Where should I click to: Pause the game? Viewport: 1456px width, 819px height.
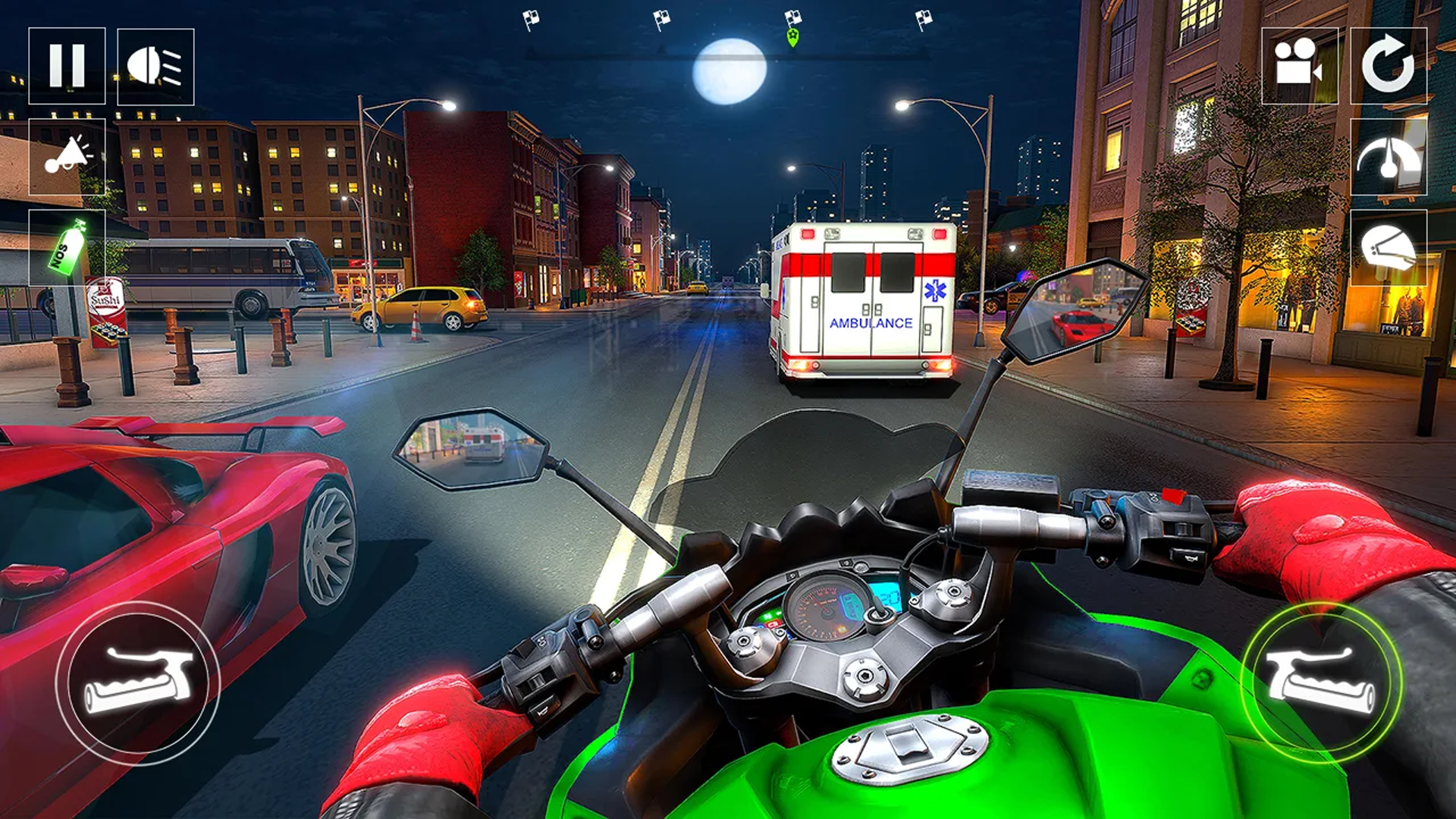coord(68,67)
